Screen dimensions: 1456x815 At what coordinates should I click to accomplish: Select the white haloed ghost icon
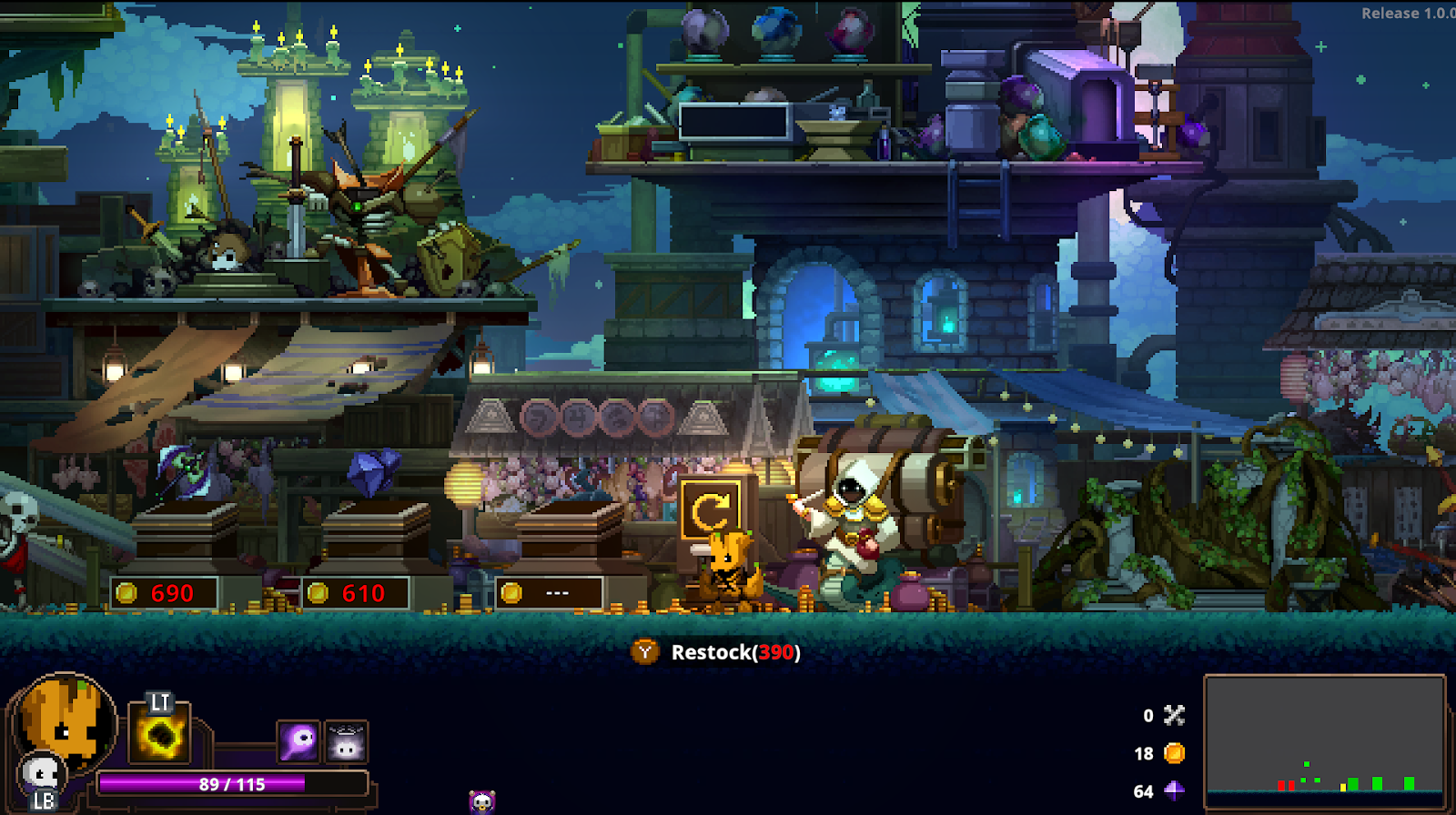coord(346,742)
